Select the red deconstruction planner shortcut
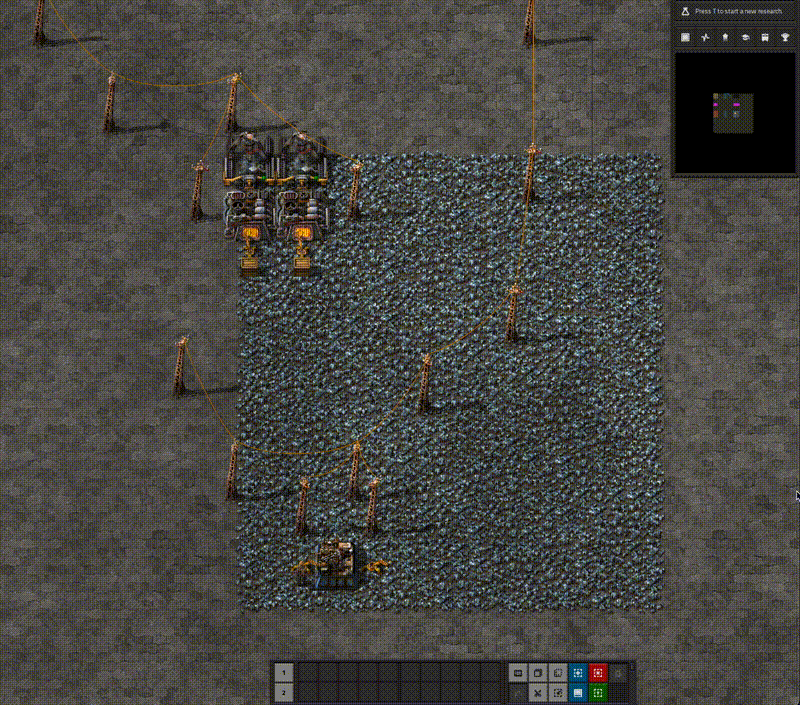The width and height of the screenshot is (800, 705). [x=598, y=673]
